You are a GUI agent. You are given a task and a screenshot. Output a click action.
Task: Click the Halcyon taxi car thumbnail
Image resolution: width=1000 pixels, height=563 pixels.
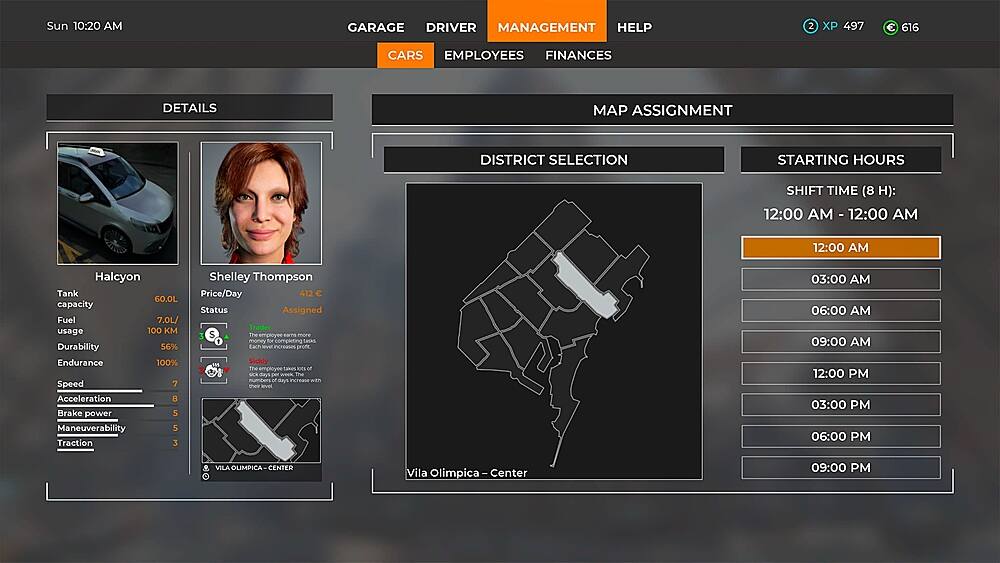[x=118, y=203]
